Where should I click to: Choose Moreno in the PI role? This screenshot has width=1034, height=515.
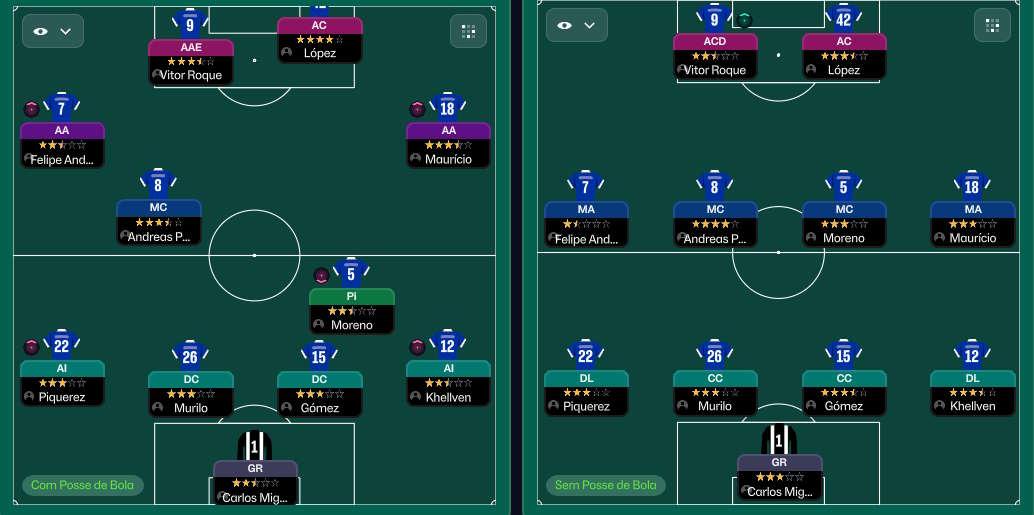351,310
